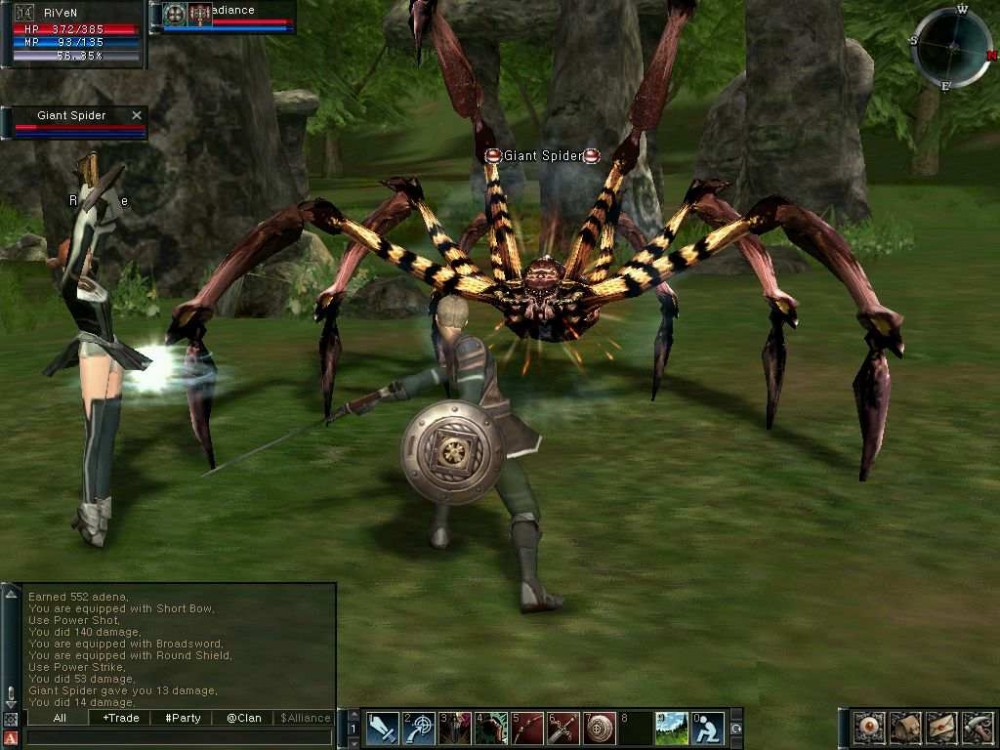Screen dimensions: 1000x750
Task: Equip the Round Shield in hotbar slot 7
Action: (599, 729)
